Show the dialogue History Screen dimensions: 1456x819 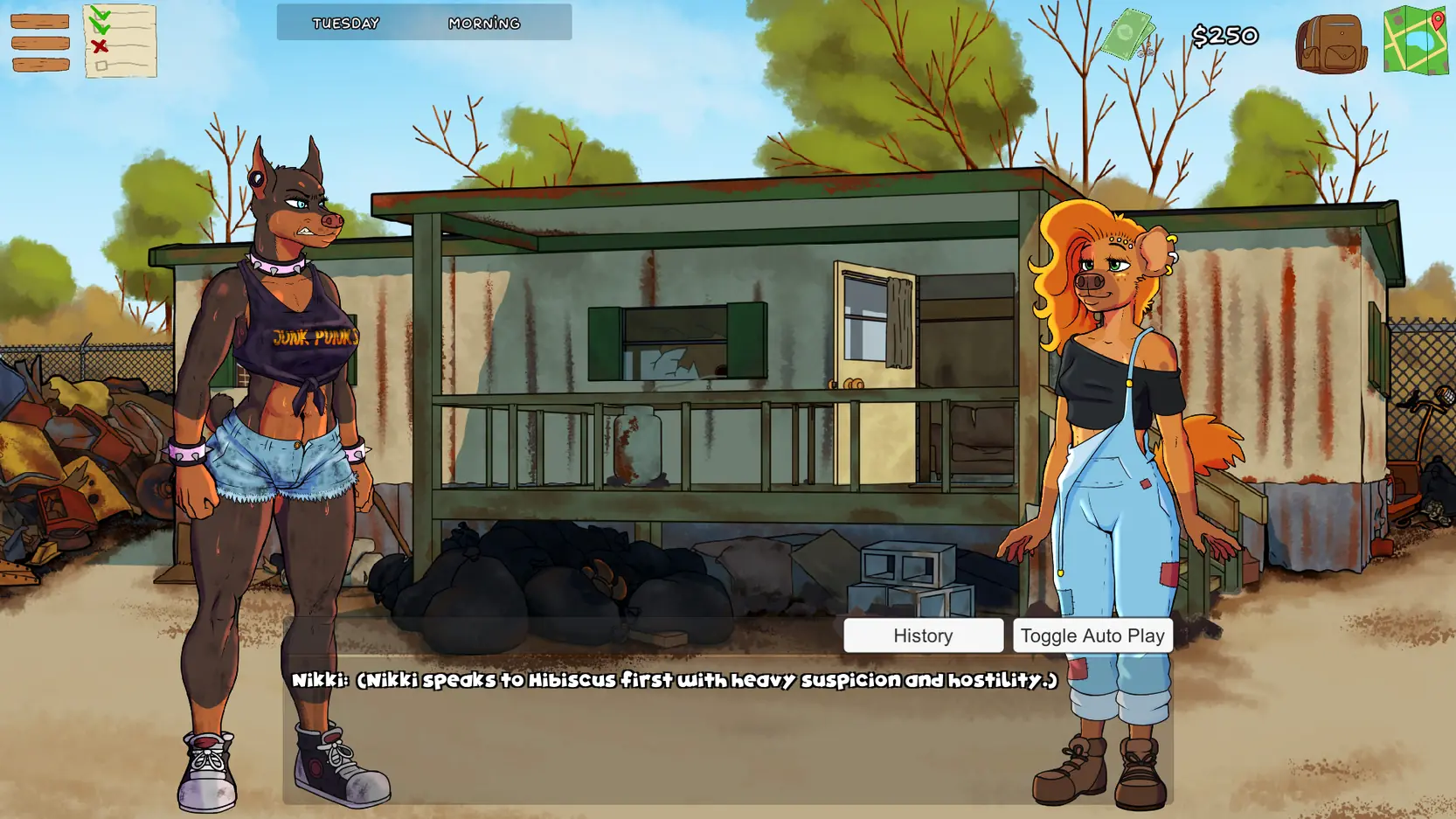[x=923, y=635]
